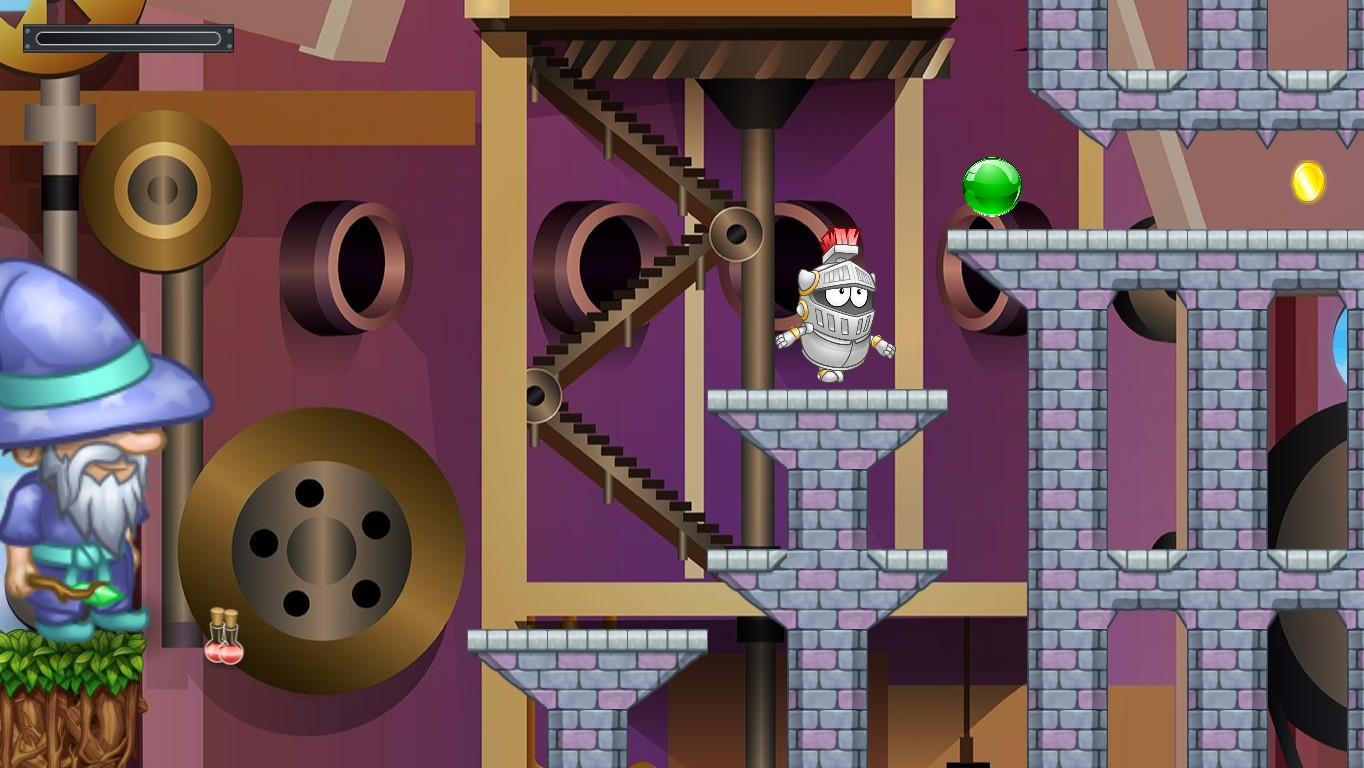The height and width of the screenshot is (768, 1364).
Task: Click the empty health bar at top left
Action: pyautogui.click(x=127, y=38)
